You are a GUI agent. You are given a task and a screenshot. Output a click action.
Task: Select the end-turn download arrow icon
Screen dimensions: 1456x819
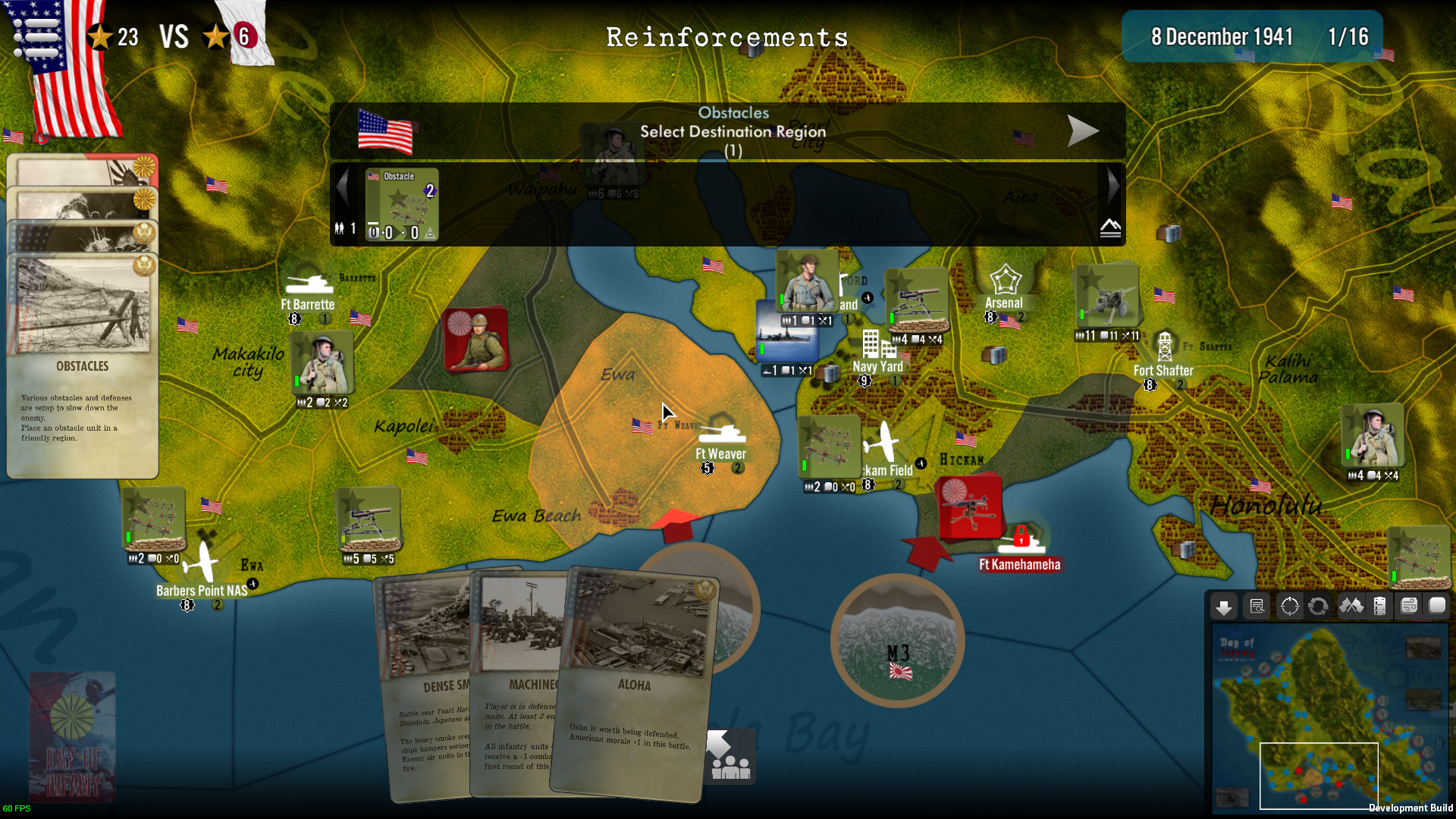tap(1224, 607)
